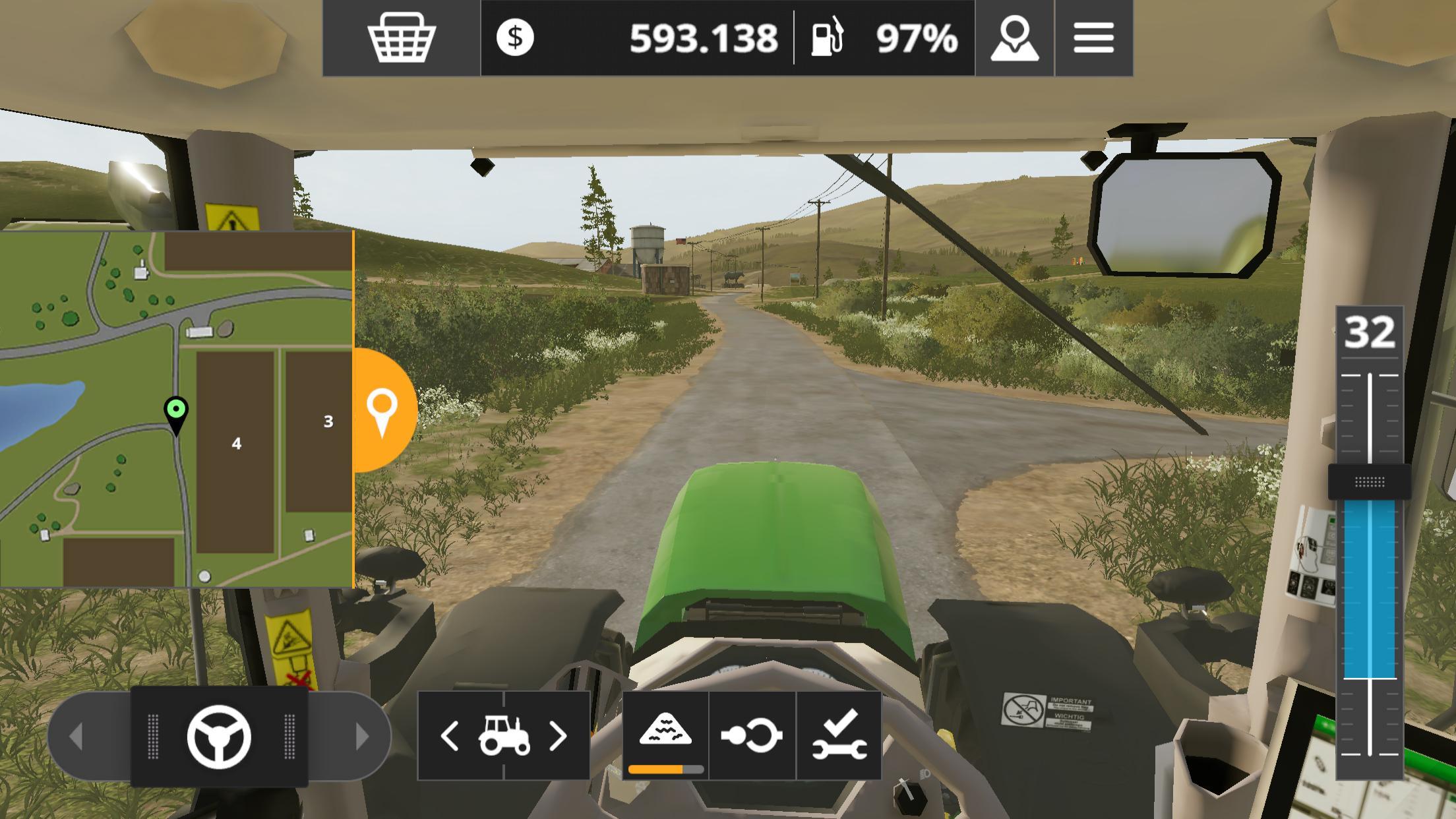1456x819 pixels.
Task: Attach the trailer coupling
Action: (749, 733)
